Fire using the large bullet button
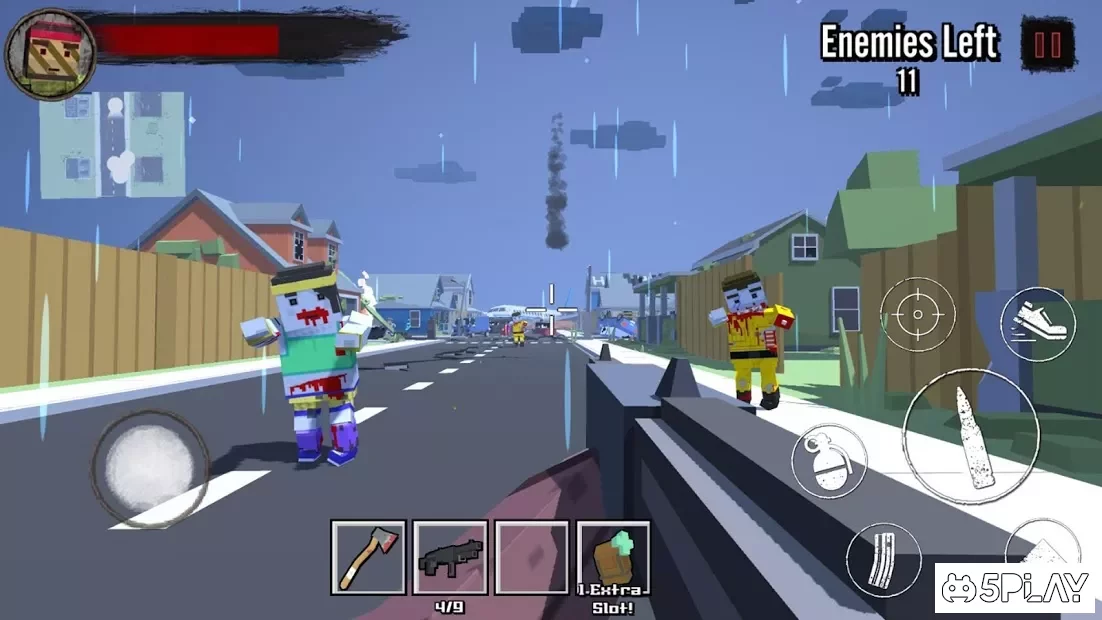Screen dimensions: 1102x620 pos(971,436)
